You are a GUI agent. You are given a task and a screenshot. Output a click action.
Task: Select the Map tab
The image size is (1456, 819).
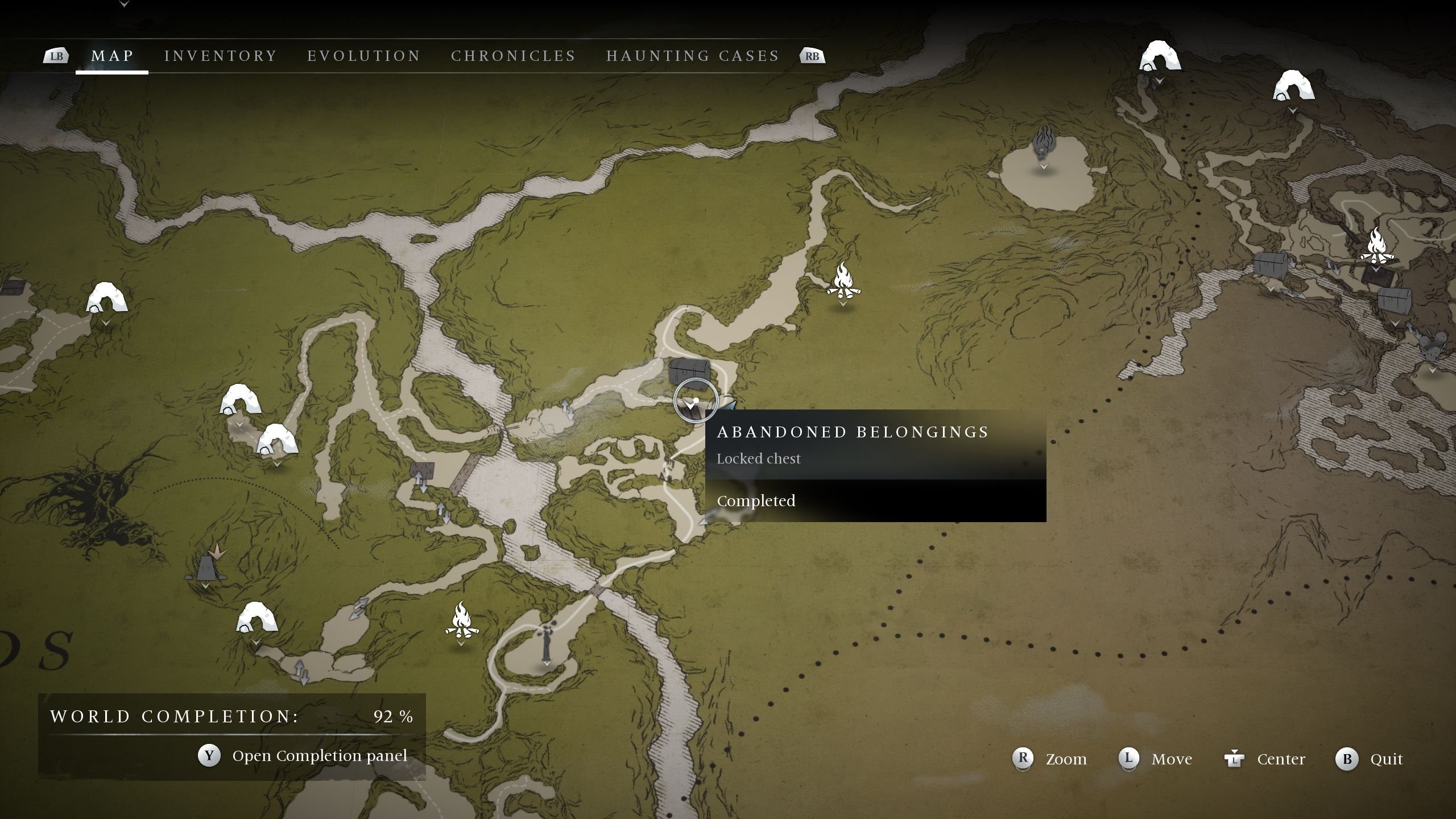coord(113,56)
